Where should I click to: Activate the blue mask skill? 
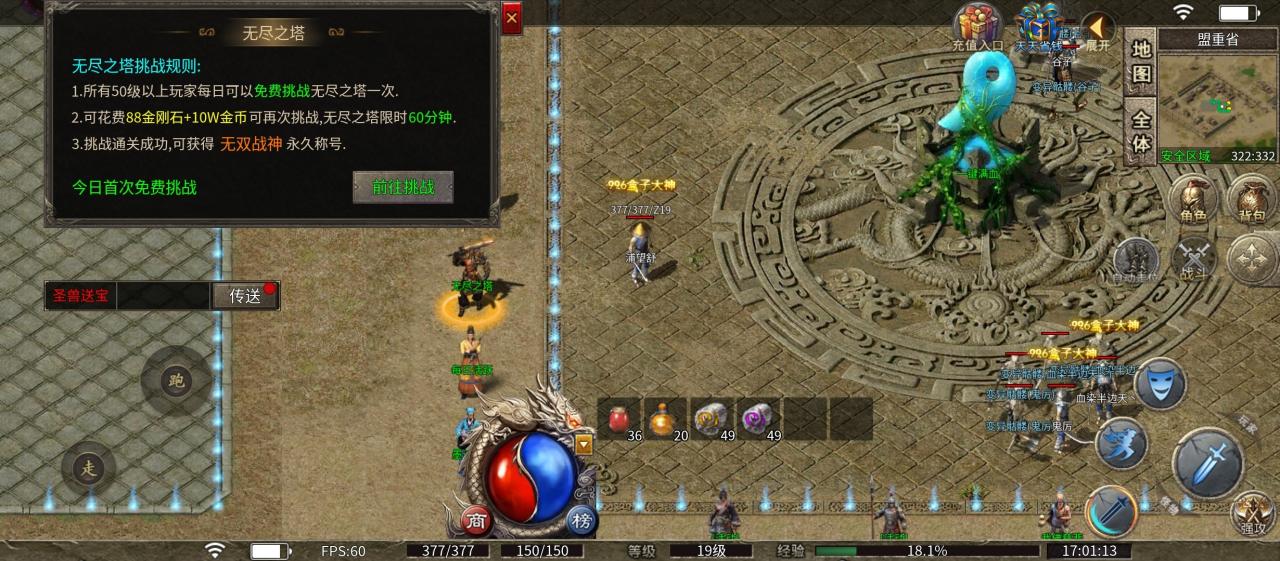pyautogui.click(x=1161, y=383)
